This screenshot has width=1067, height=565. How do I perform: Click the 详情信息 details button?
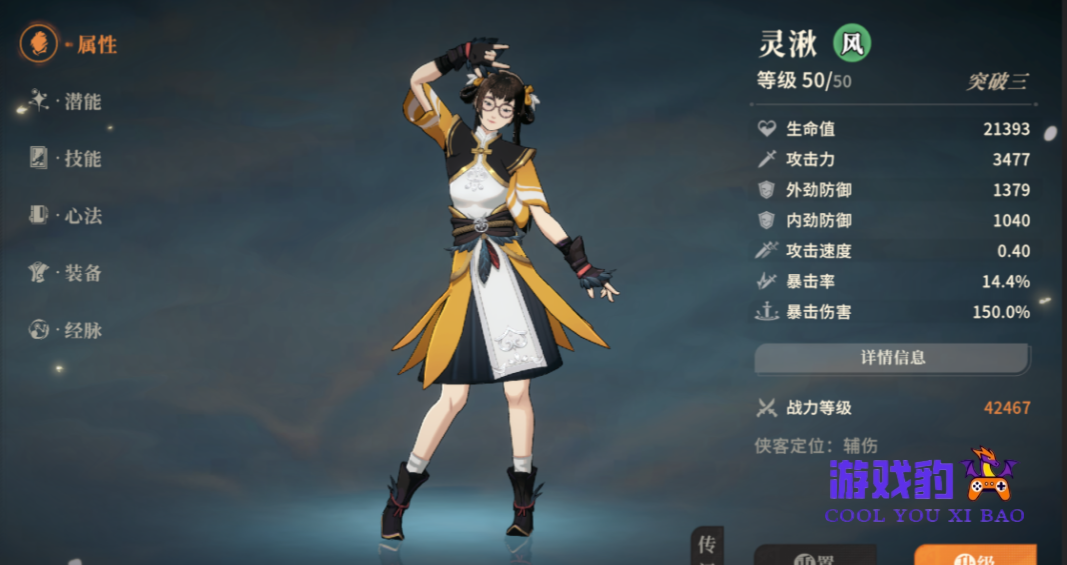point(891,357)
